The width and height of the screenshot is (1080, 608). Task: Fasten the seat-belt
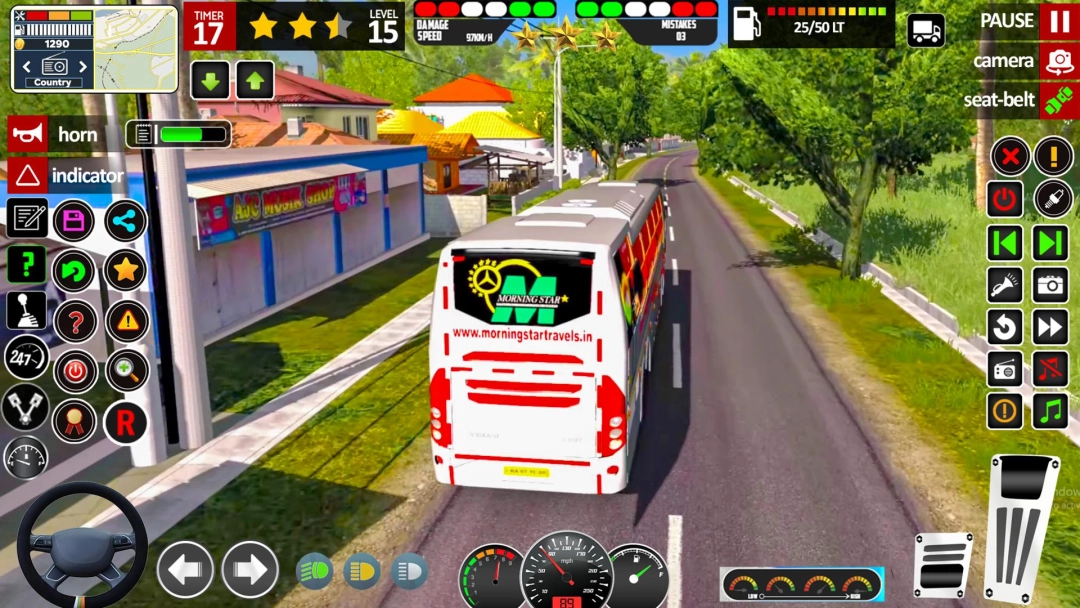pyautogui.click(x=1058, y=100)
